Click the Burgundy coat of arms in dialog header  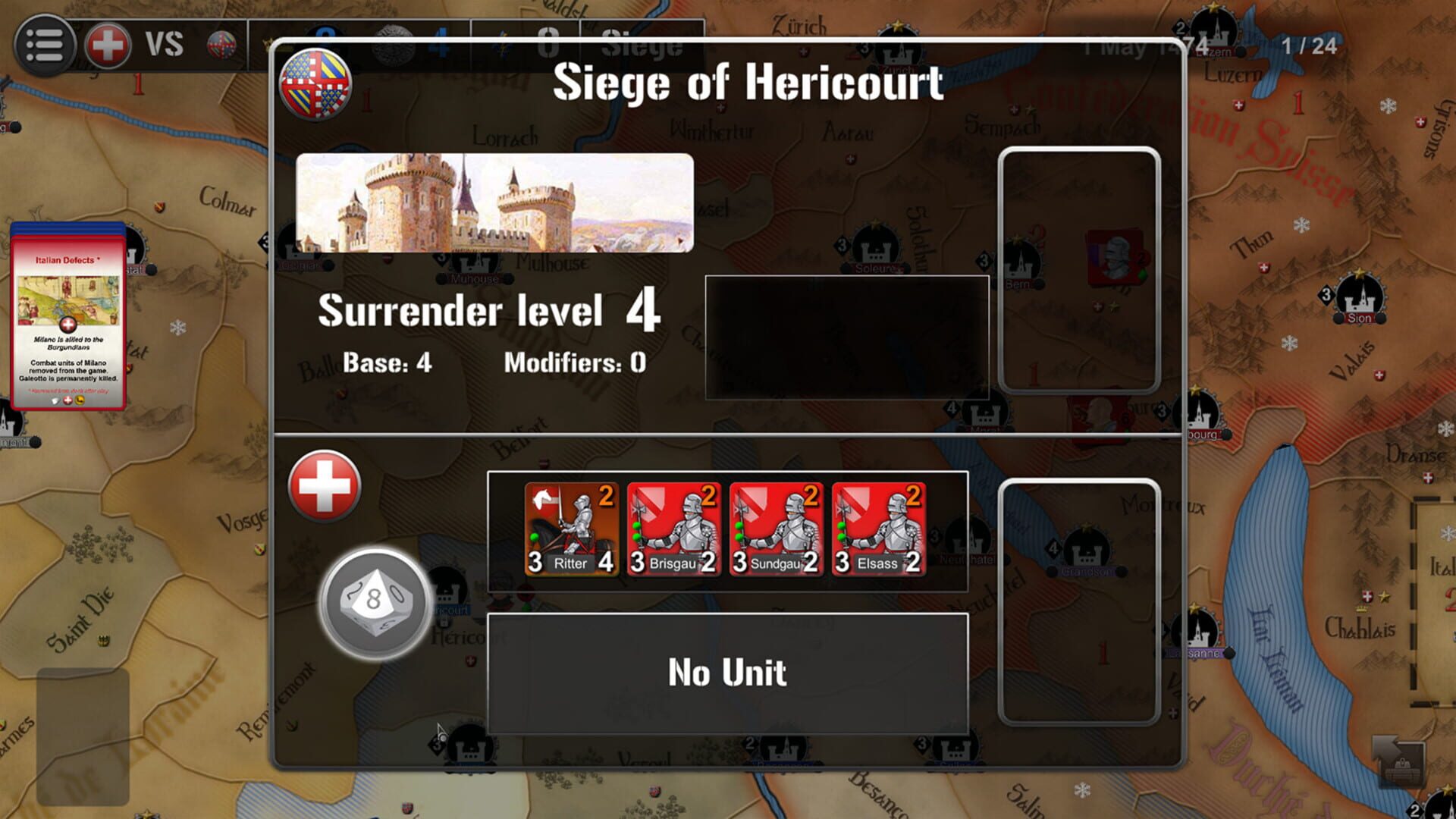313,83
